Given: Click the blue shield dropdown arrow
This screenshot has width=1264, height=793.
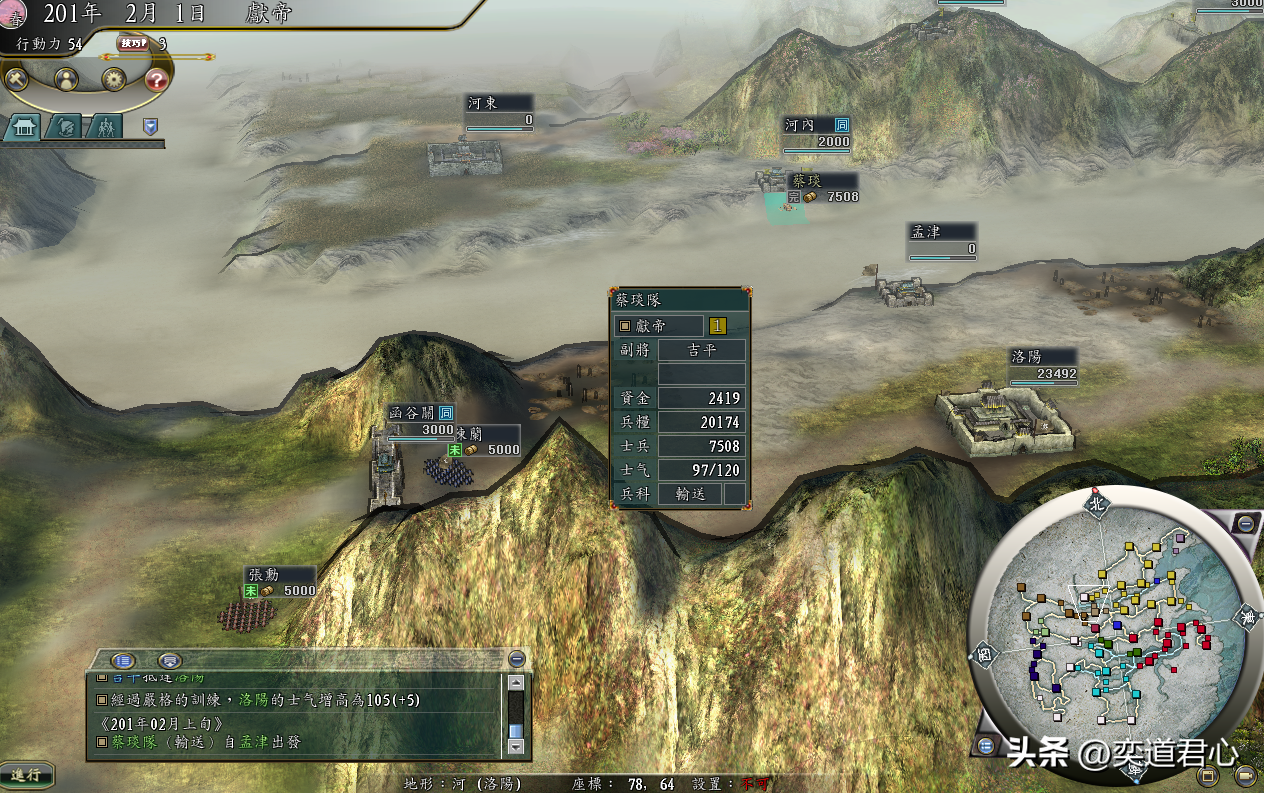Looking at the screenshot, I should click(x=150, y=126).
